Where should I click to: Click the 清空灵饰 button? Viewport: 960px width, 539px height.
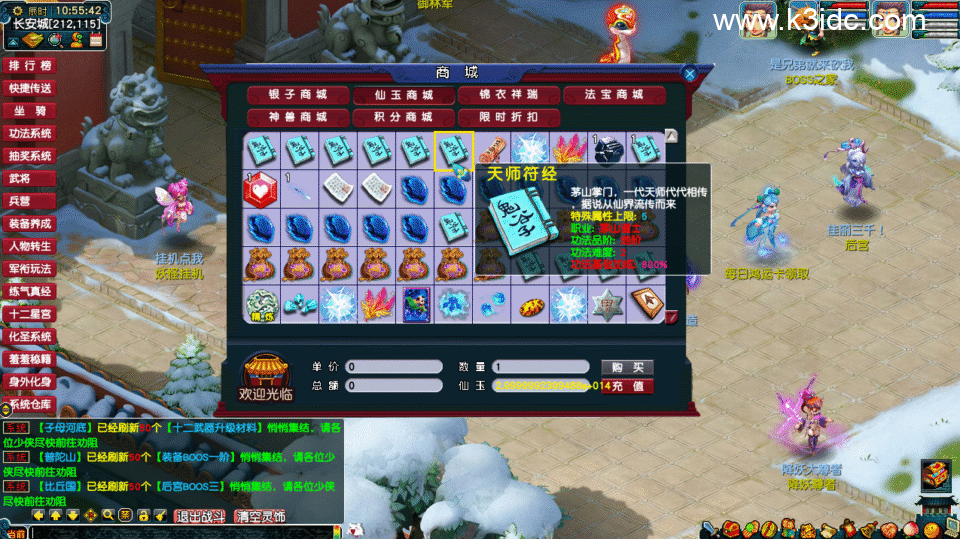click(x=260, y=516)
